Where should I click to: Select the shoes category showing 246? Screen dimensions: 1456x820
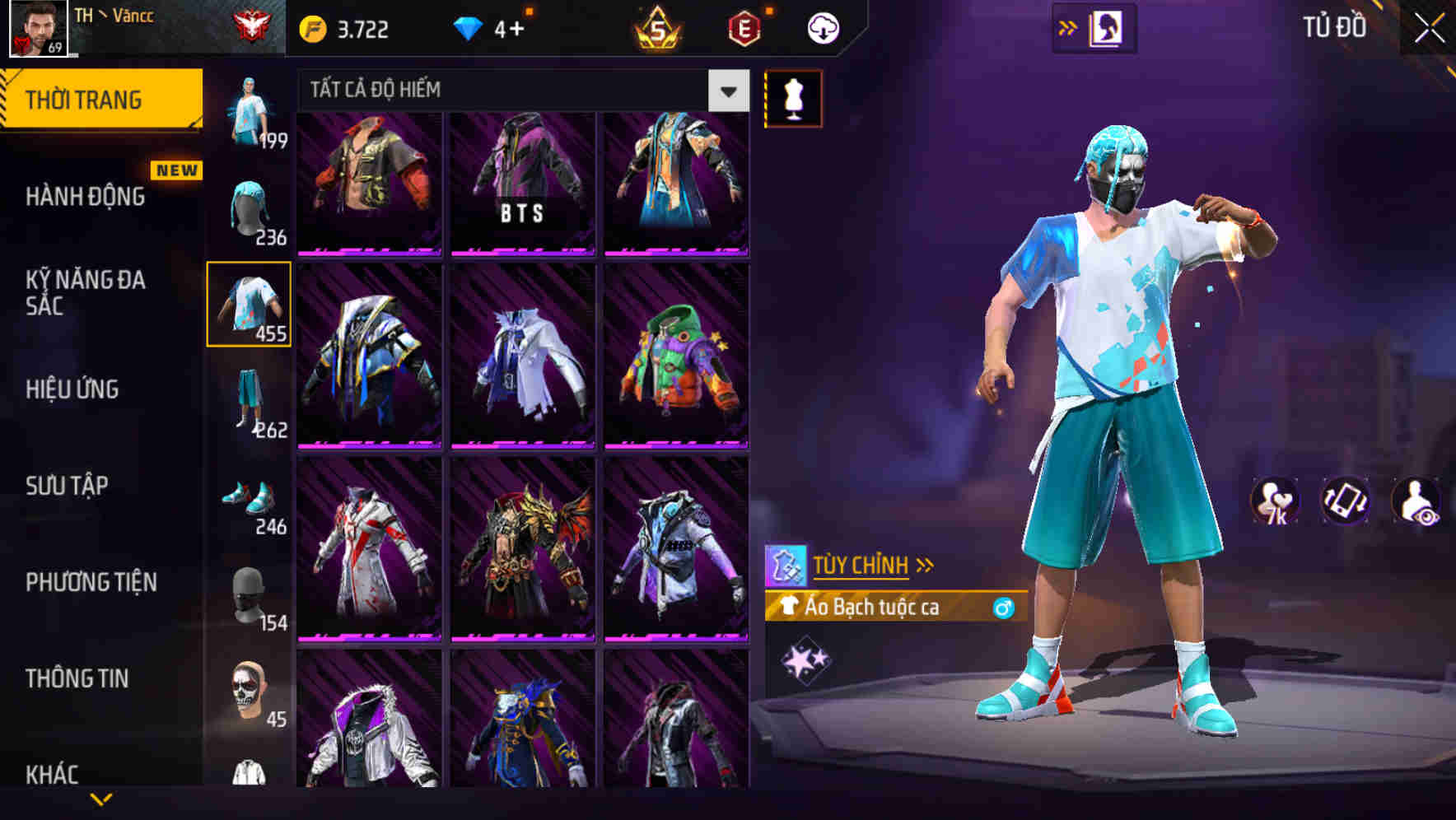click(250, 499)
